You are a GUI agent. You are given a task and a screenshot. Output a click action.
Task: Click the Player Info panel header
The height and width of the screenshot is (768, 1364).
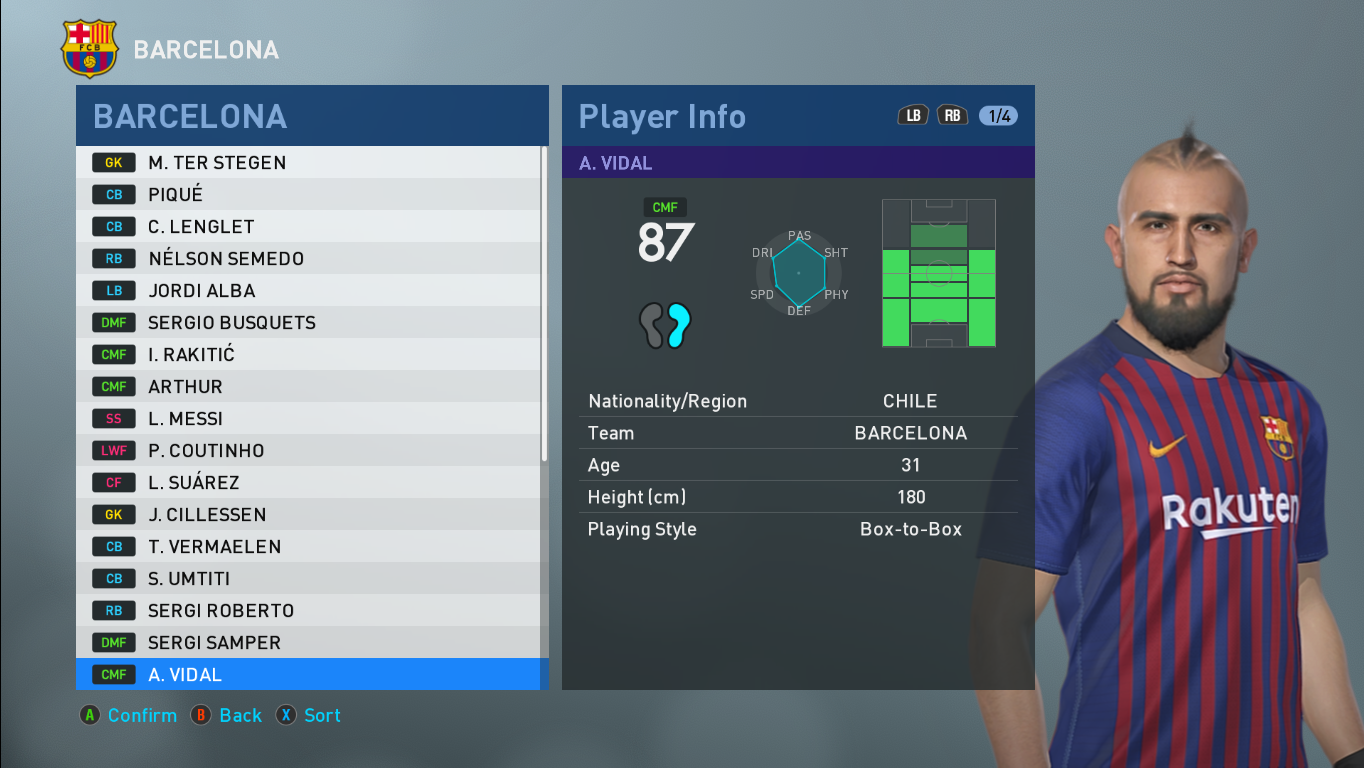[661, 117]
